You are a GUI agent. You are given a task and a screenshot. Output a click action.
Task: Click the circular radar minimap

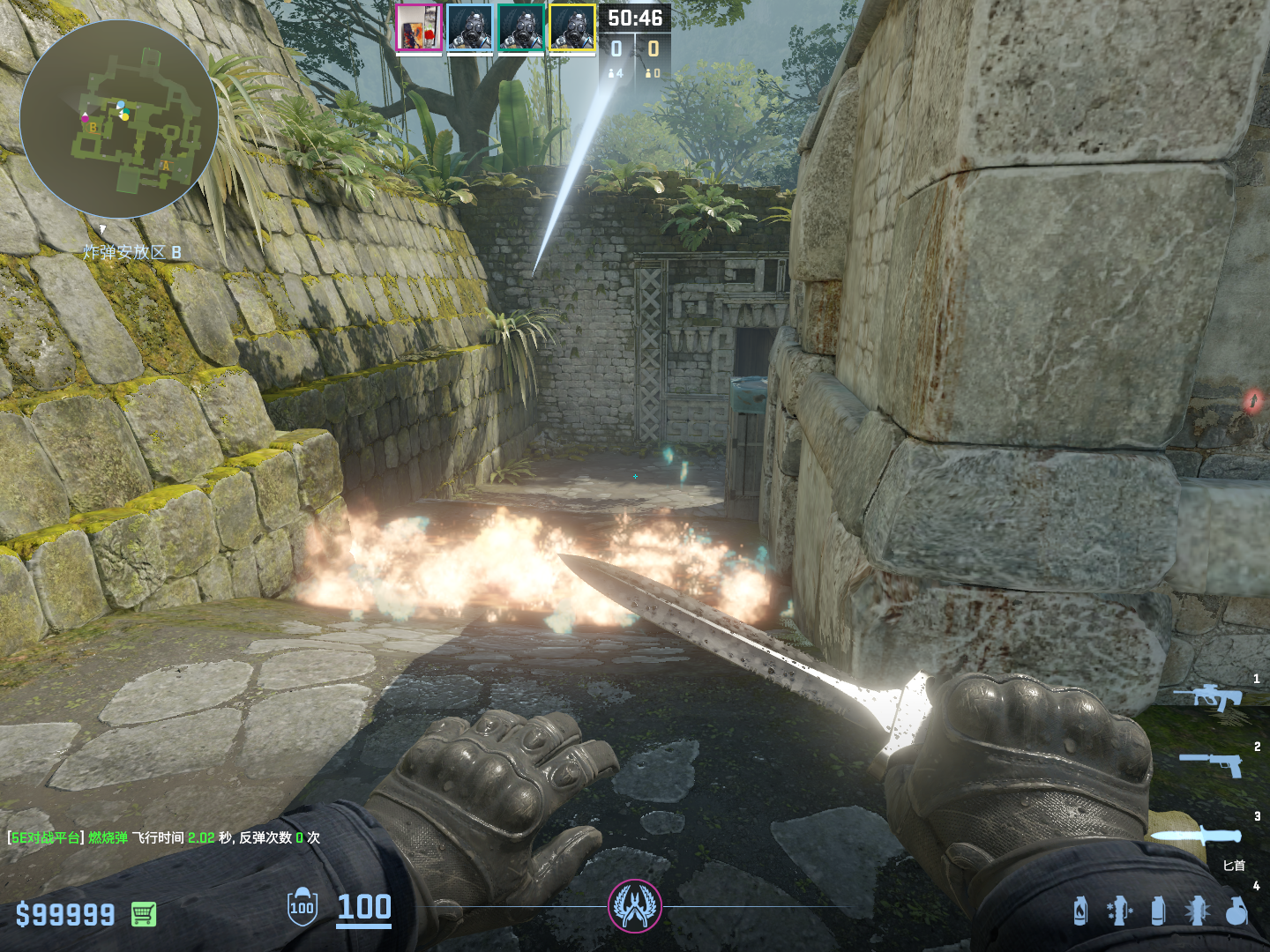(119, 119)
